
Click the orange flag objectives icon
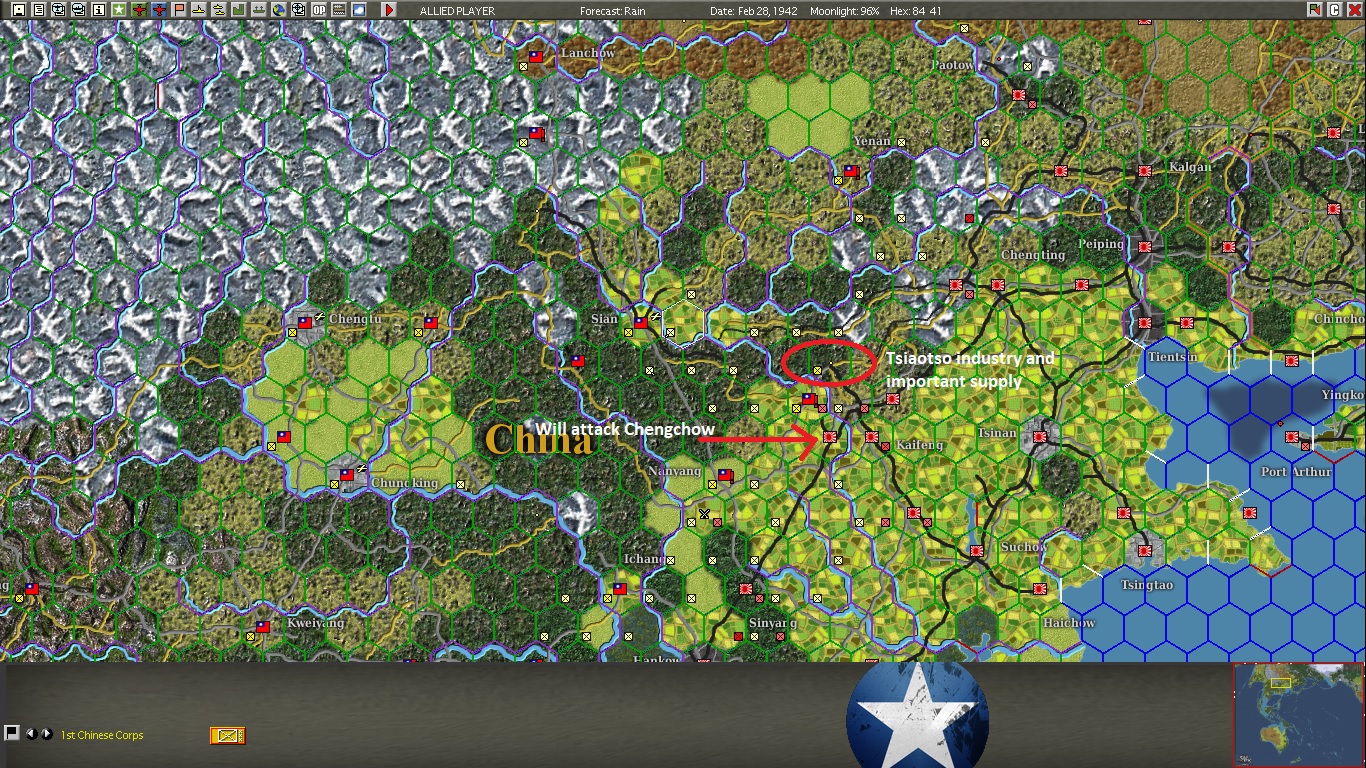click(x=179, y=9)
